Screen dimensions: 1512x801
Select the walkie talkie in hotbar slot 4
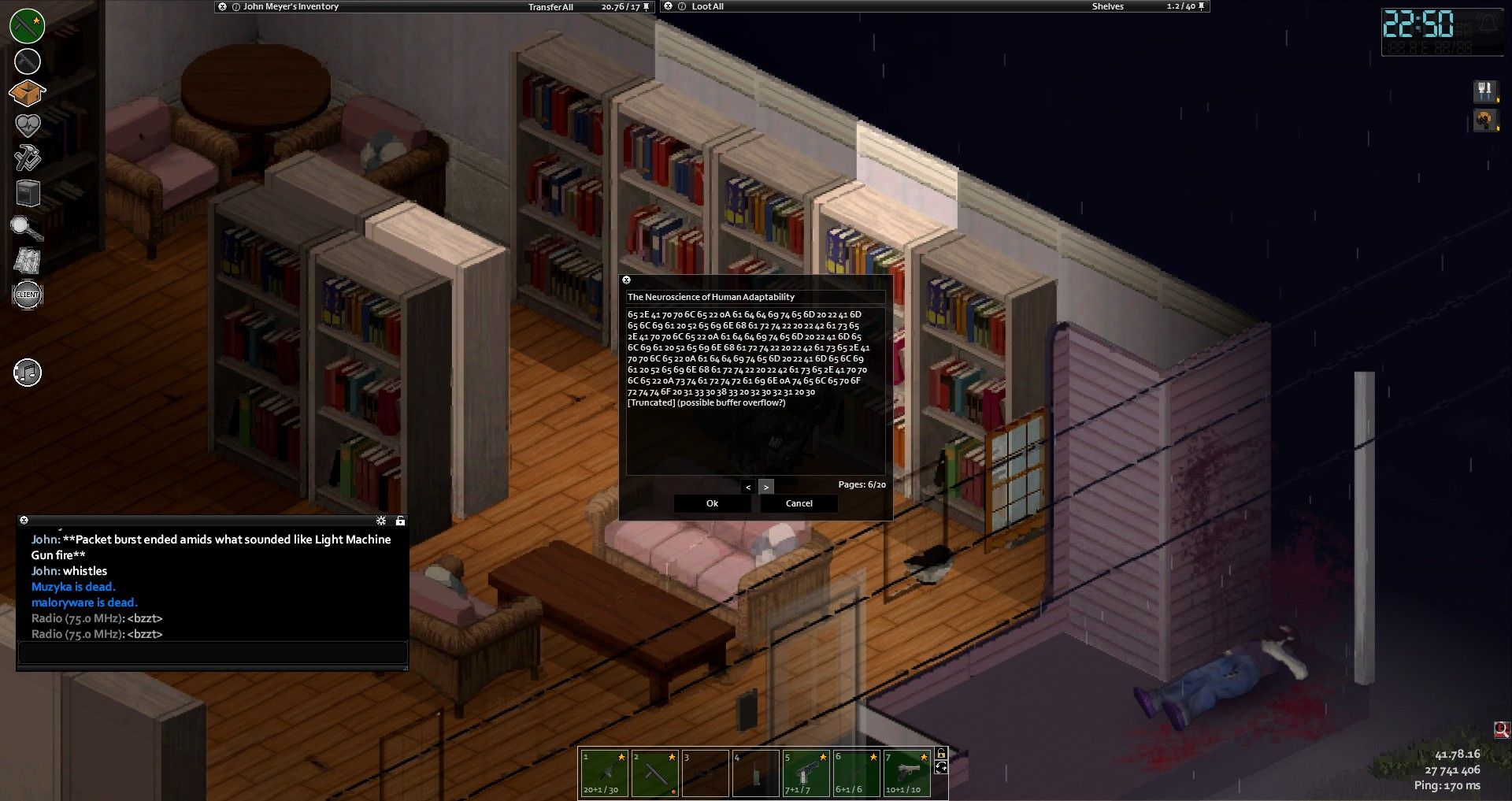755,773
